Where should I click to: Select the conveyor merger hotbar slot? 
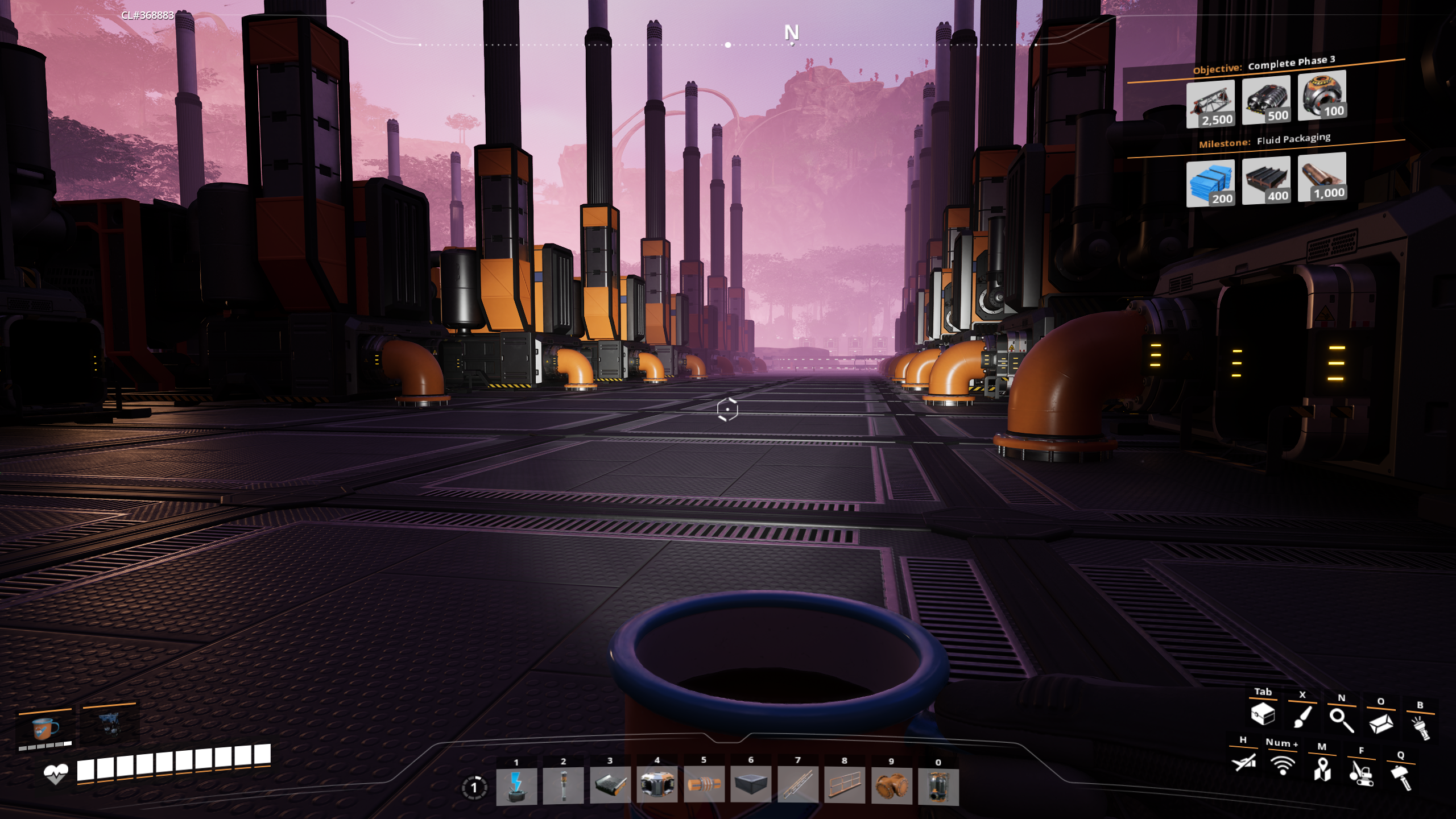pyautogui.click(x=657, y=786)
